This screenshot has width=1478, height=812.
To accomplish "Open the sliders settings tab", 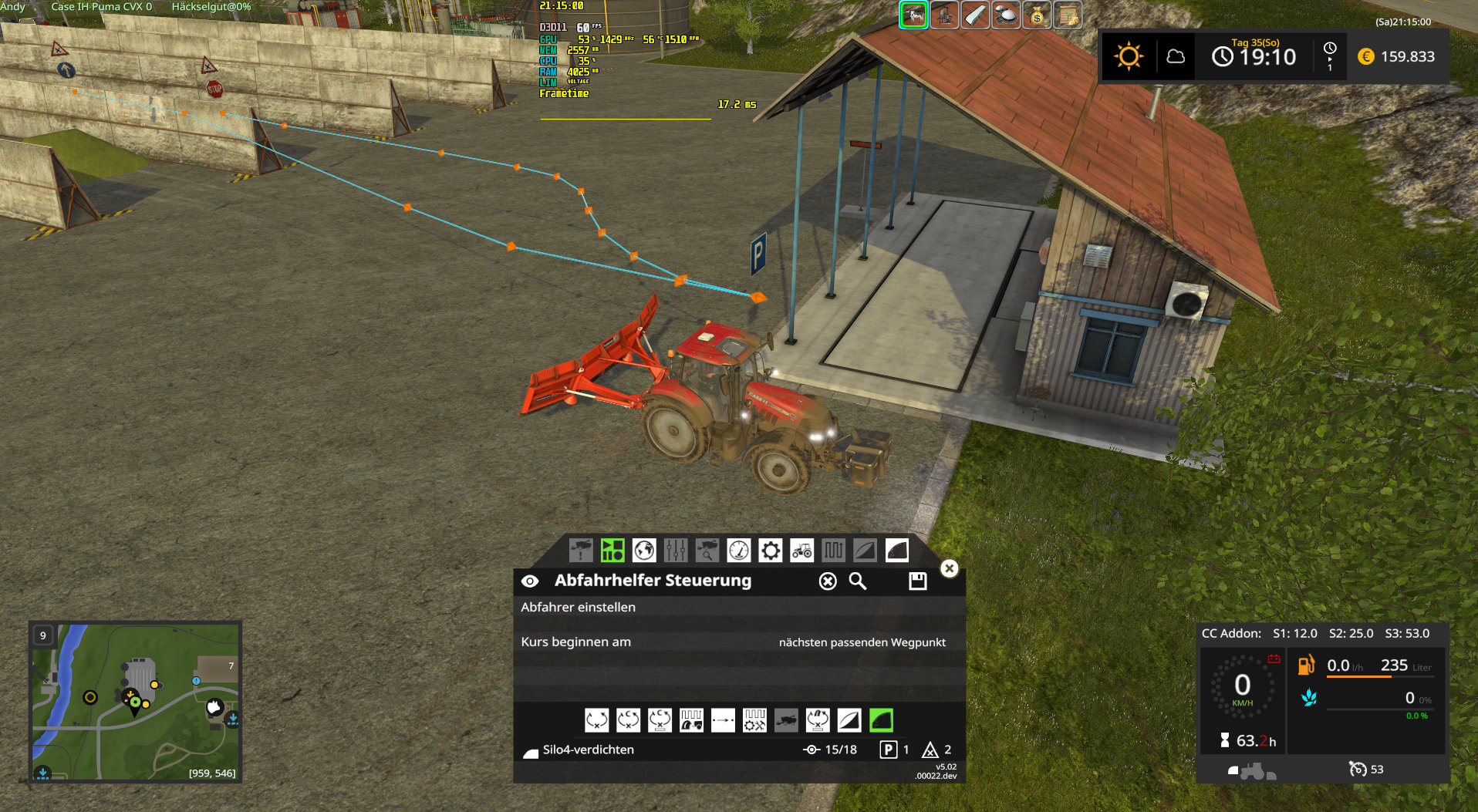I will 675,551.
